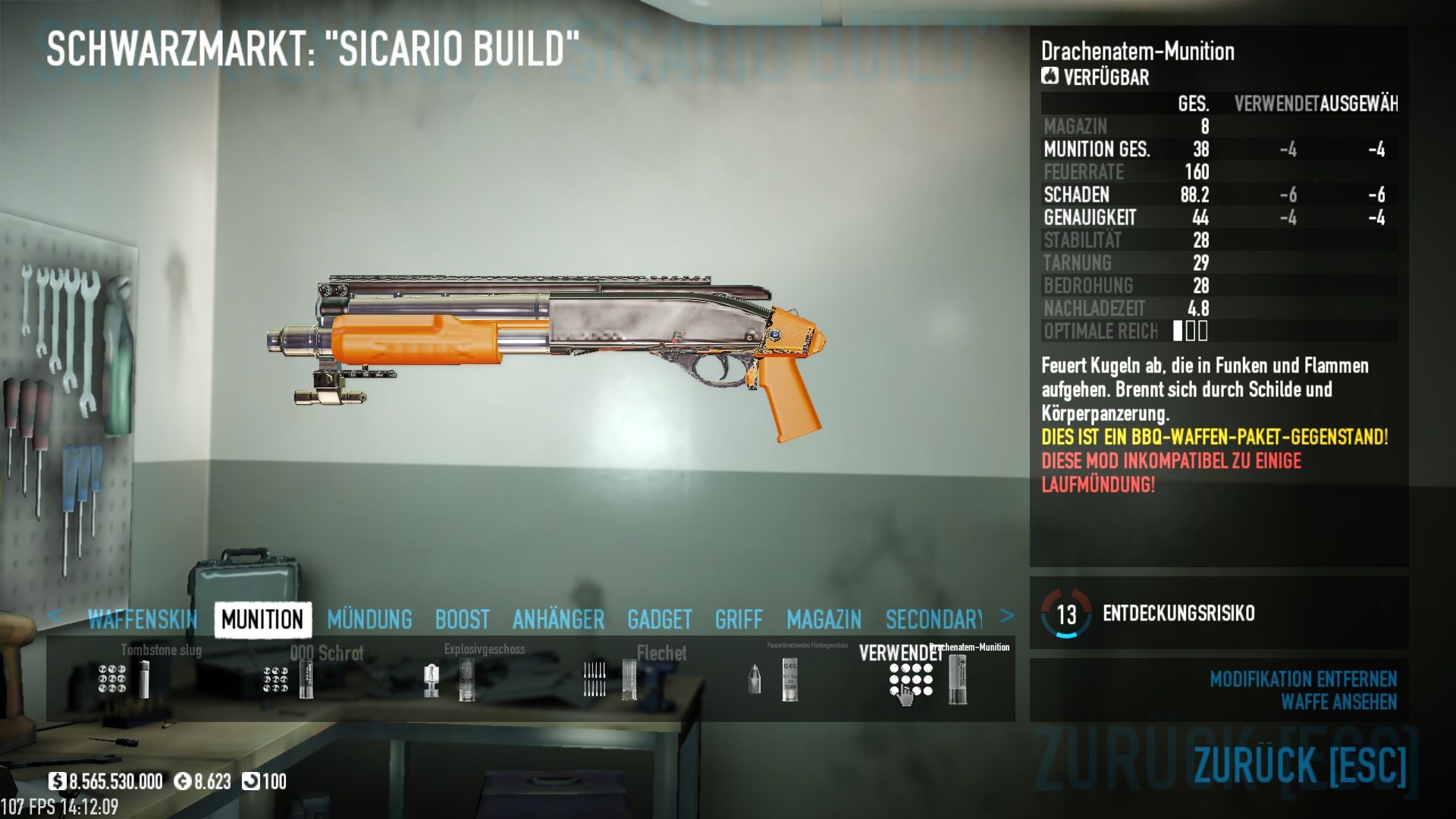Image resolution: width=1456 pixels, height=819 pixels.
Task: Switch to the Secondary tab
Action: pos(934,620)
